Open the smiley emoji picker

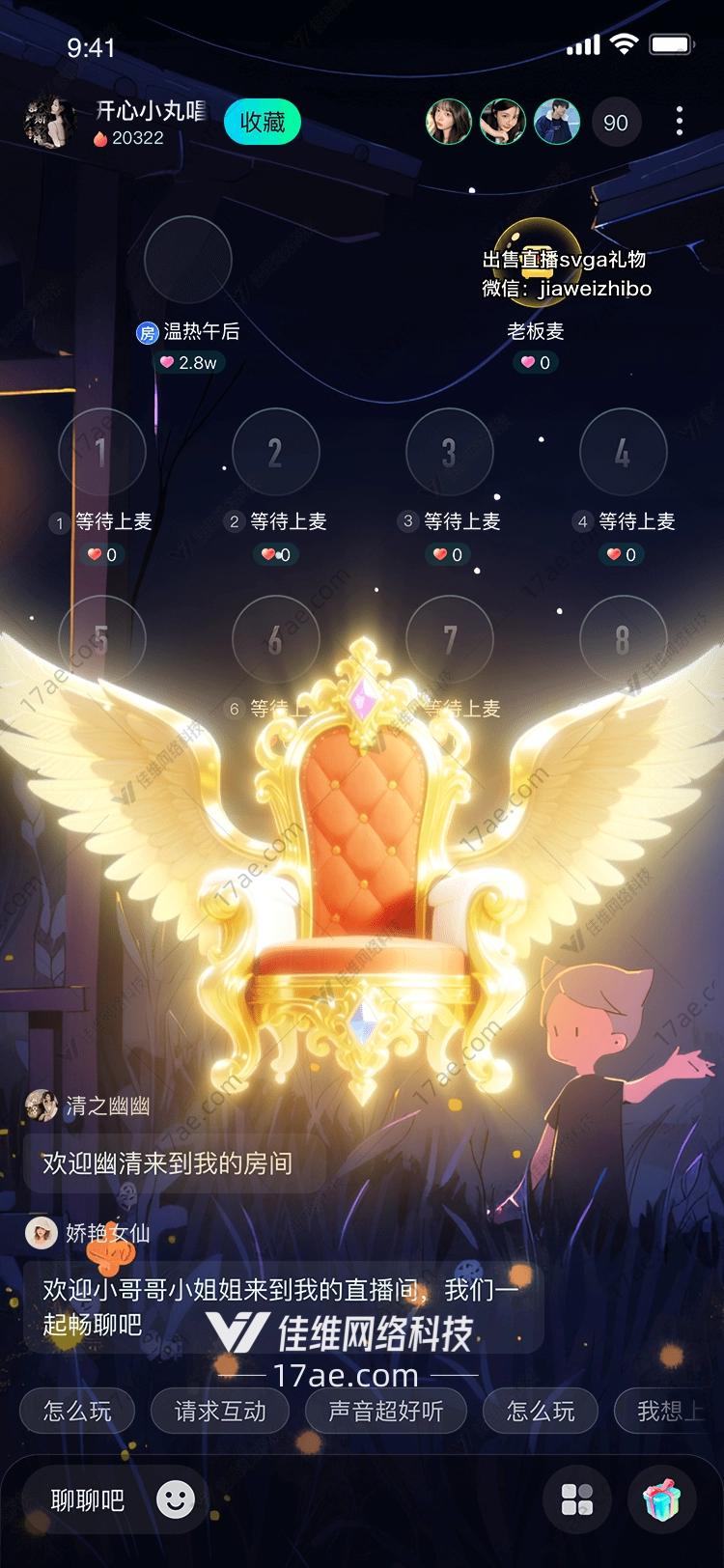pyautogui.click(x=176, y=1499)
